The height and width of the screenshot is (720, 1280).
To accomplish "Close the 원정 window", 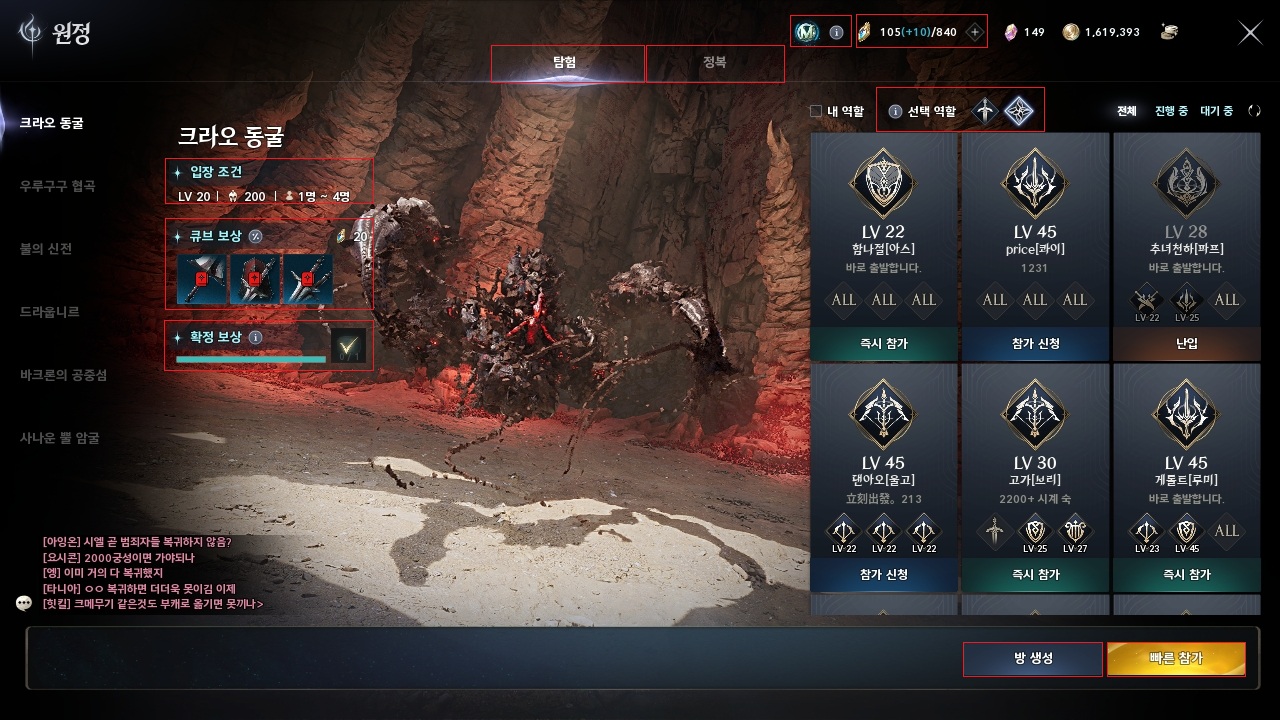I will [1250, 33].
